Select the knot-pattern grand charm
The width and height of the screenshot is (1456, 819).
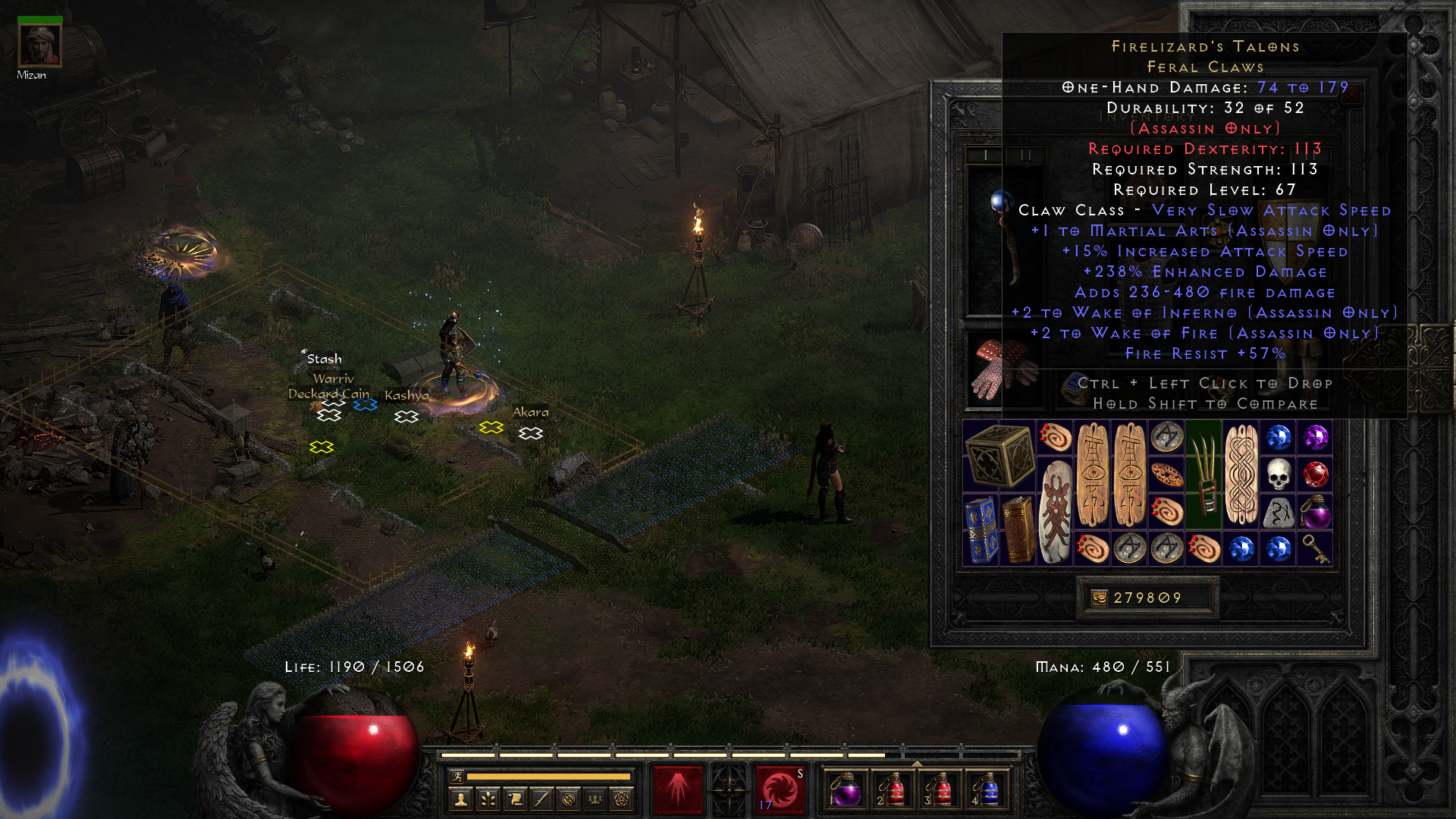pos(1241,474)
